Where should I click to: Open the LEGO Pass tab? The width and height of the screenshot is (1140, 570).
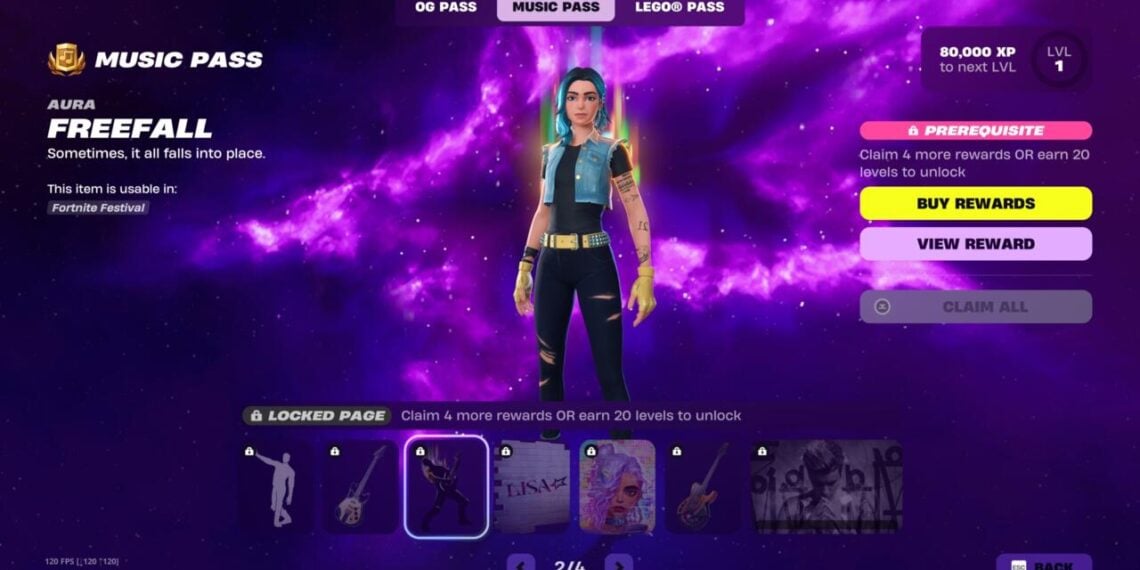click(x=680, y=8)
